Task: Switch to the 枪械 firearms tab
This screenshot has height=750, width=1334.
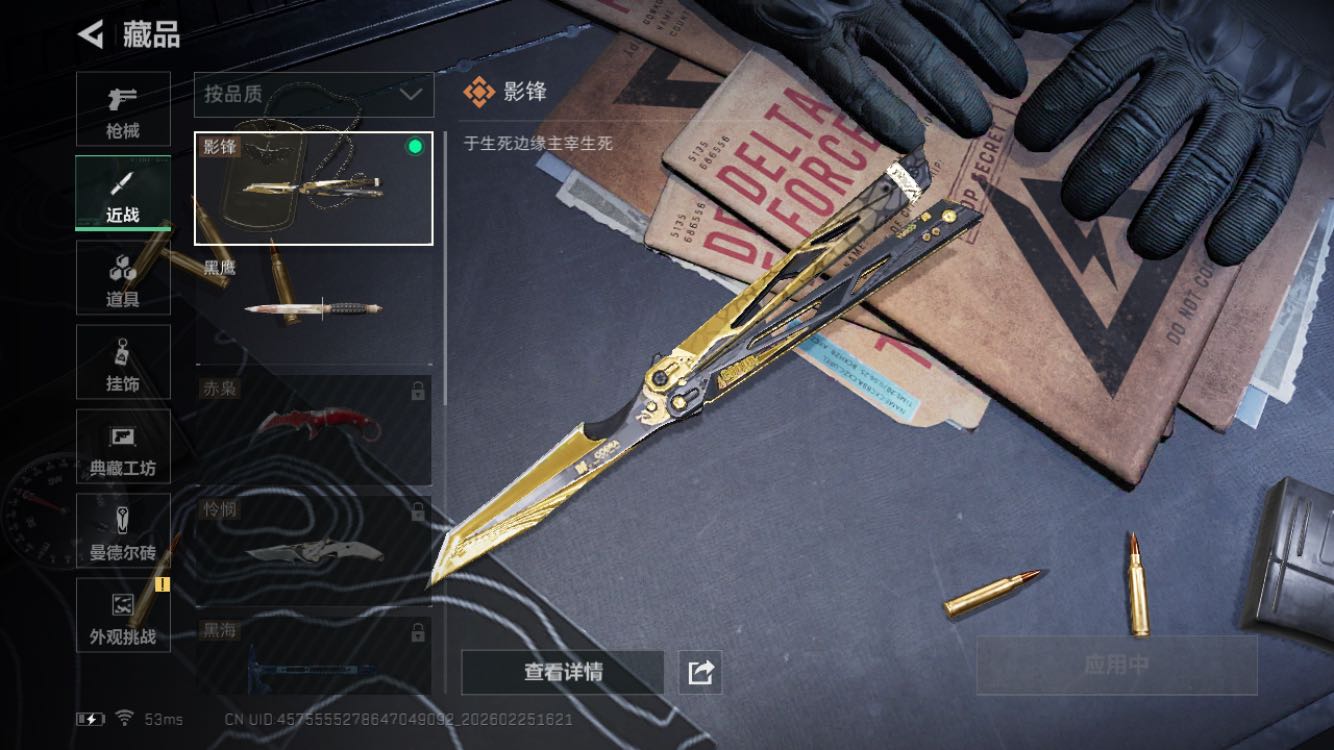Action: click(x=123, y=109)
